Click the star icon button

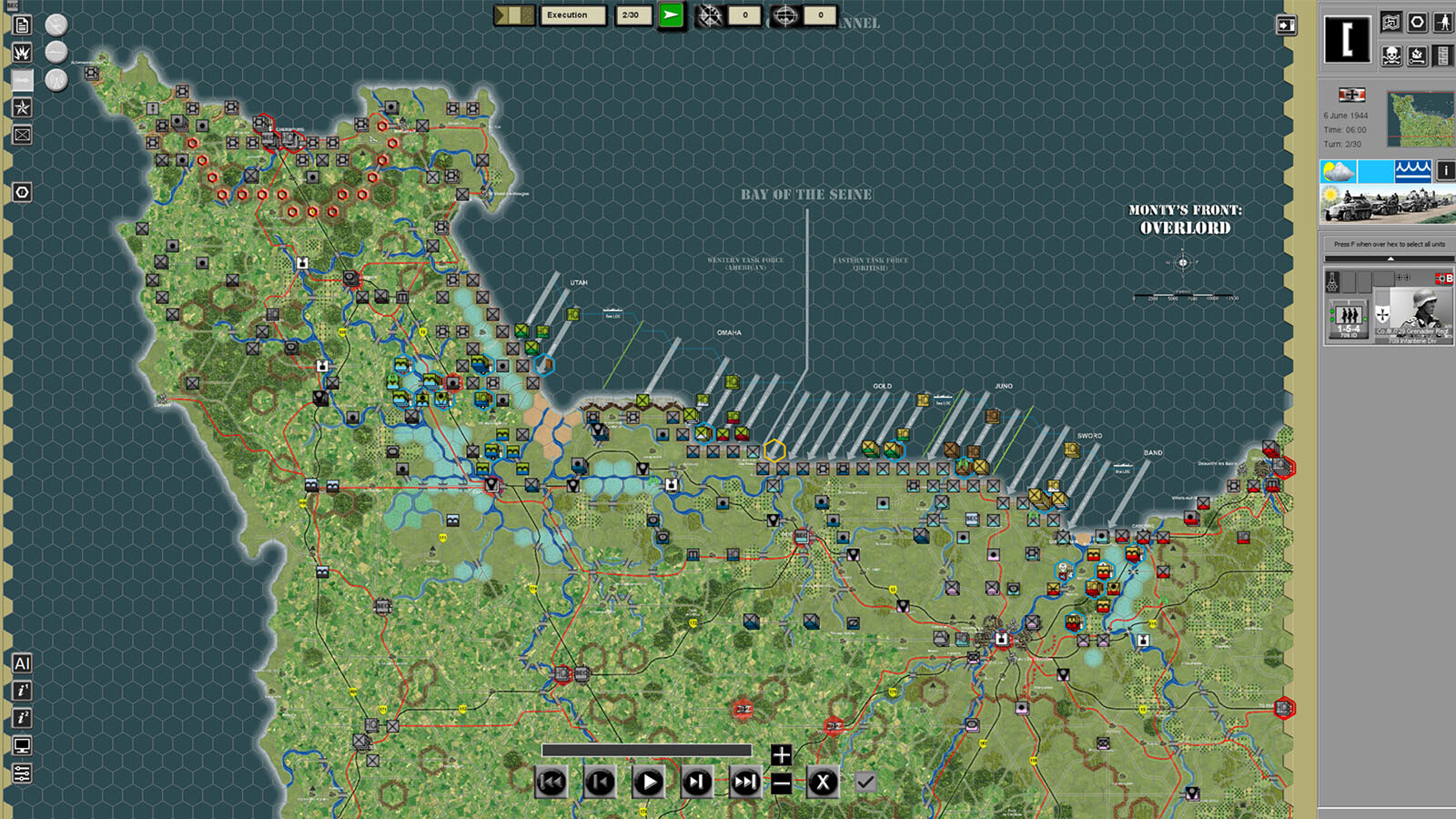(22, 107)
